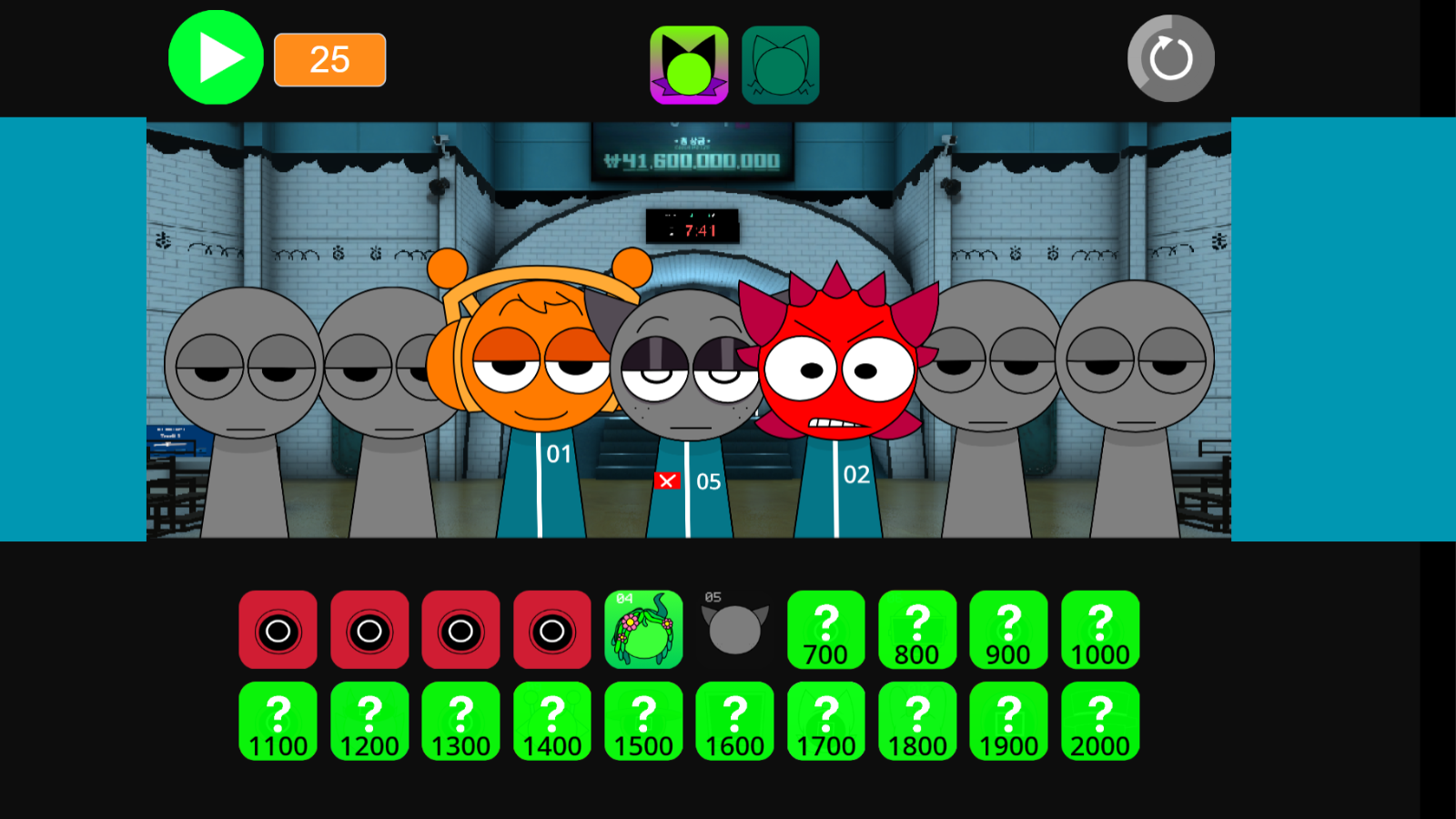Unlock the 1000-coin mystery sound
Image resolution: width=1456 pixels, height=819 pixels.
pyautogui.click(x=1100, y=629)
